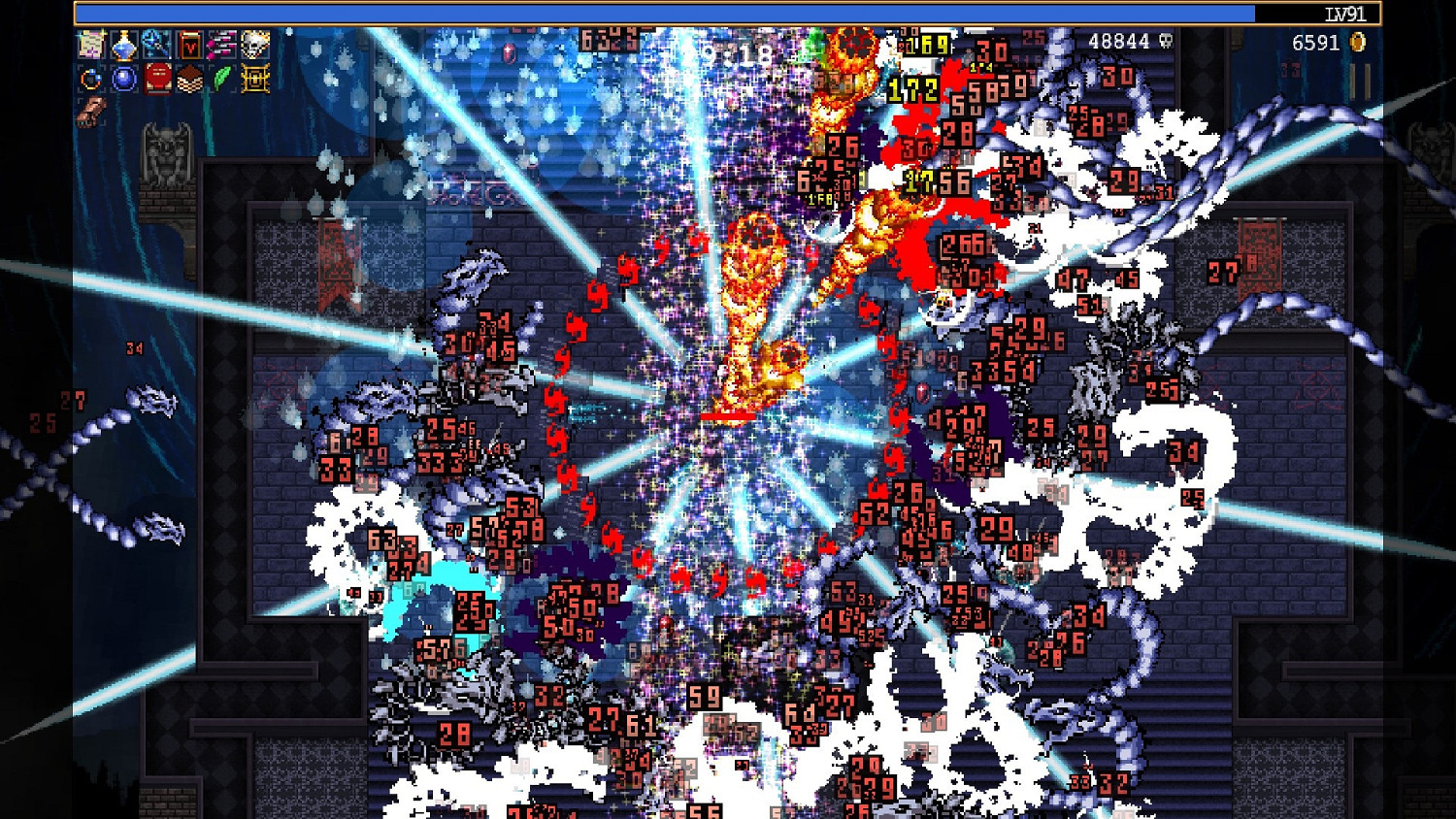Viewport: 1456px width, 819px height.
Task: Click the player character sprite below the inventory
Action: (x=92, y=109)
